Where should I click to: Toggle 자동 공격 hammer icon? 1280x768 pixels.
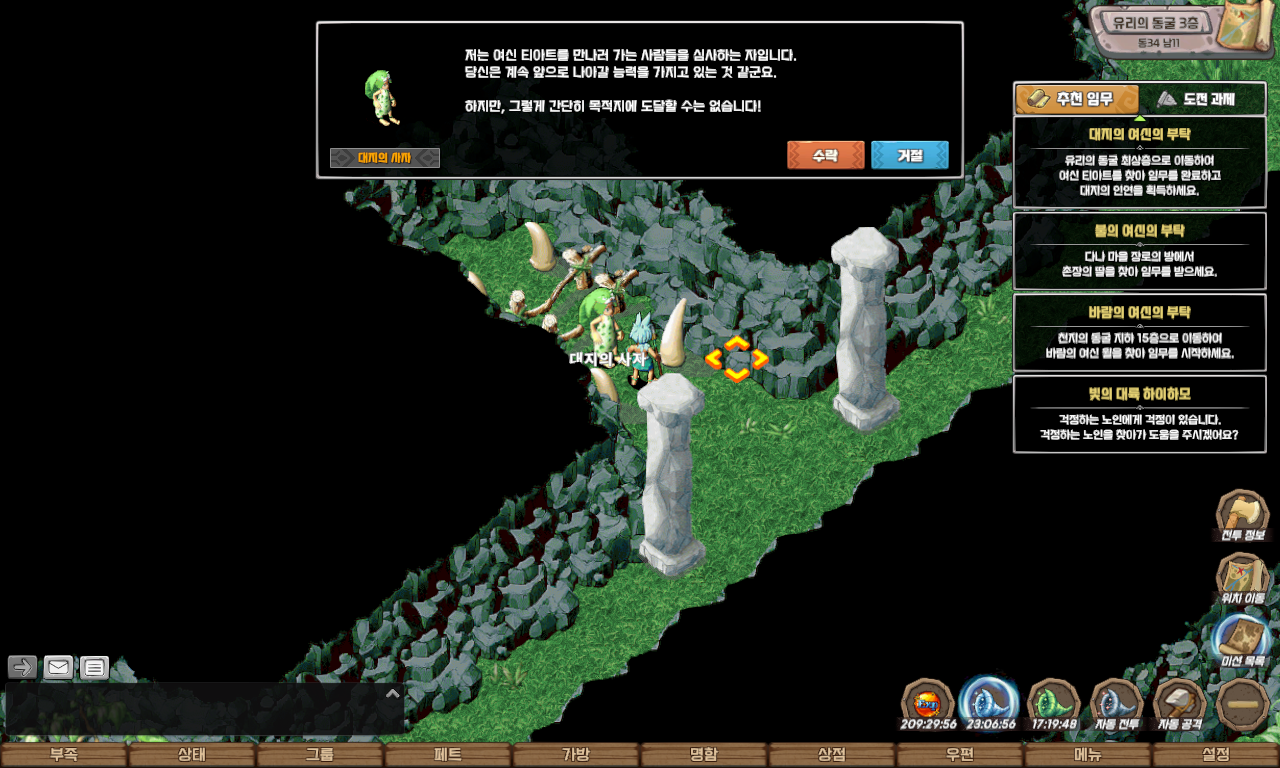1180,703
